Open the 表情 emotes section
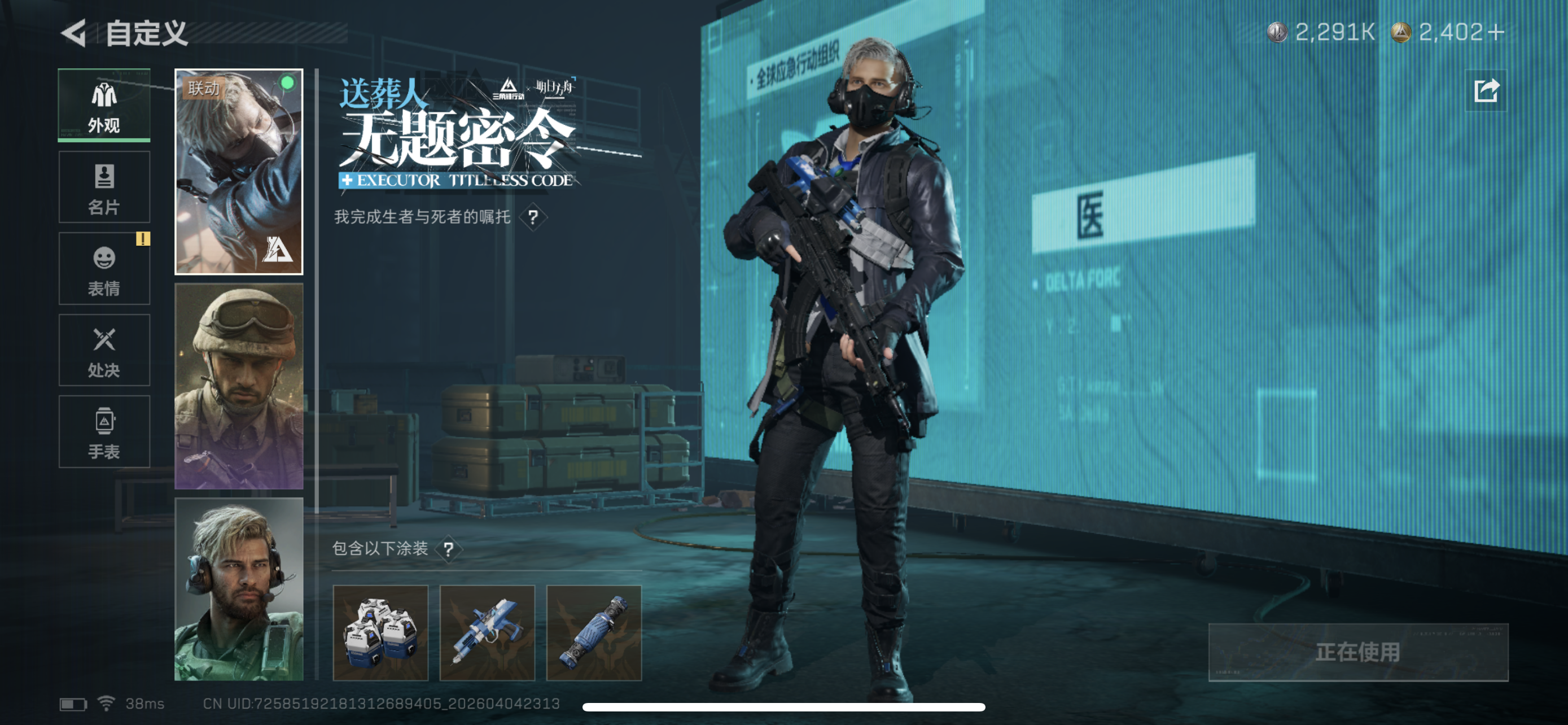Viewport: 1568px width, 725px height. (103, 269)
